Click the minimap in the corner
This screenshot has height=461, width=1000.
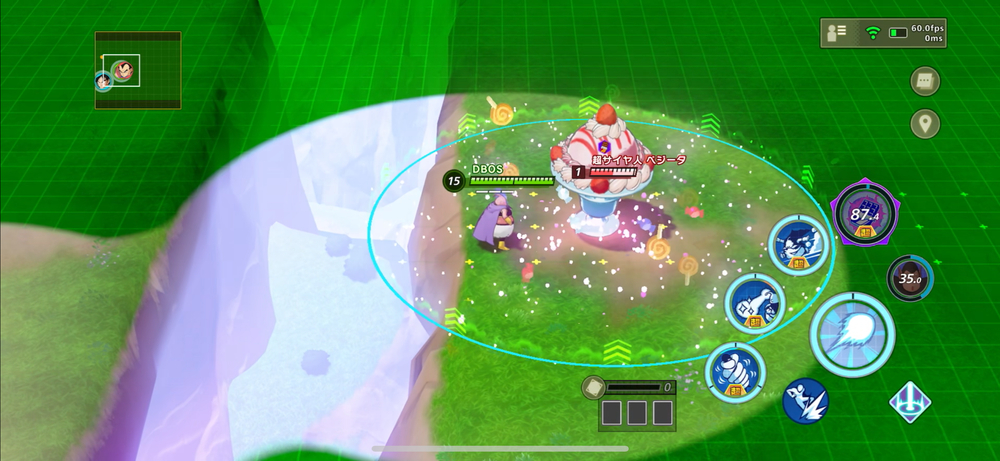coord(138,70)
